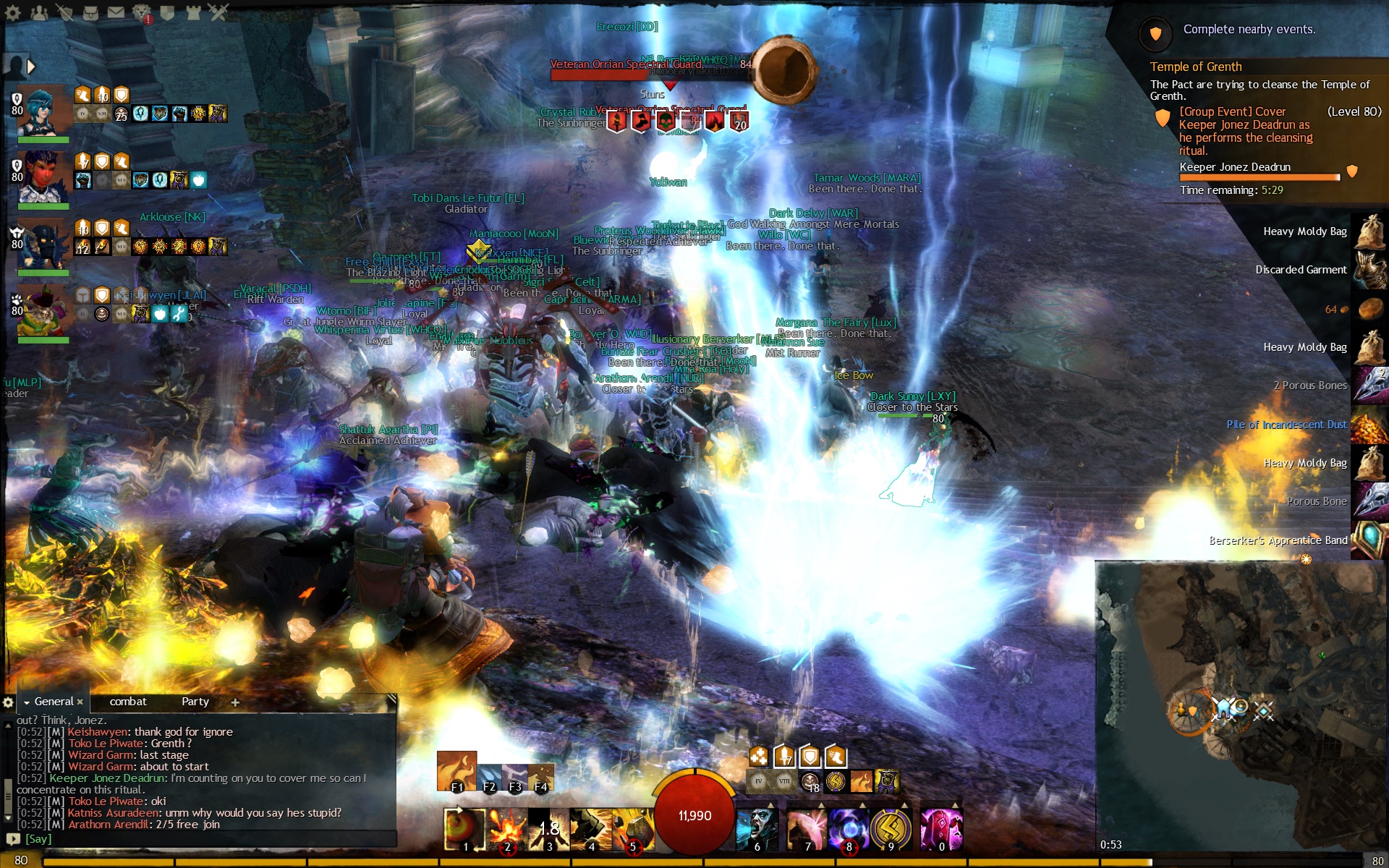Viewport: 1389px width, 868px height.
Task: Close the General chat tab
Action: 80,702
